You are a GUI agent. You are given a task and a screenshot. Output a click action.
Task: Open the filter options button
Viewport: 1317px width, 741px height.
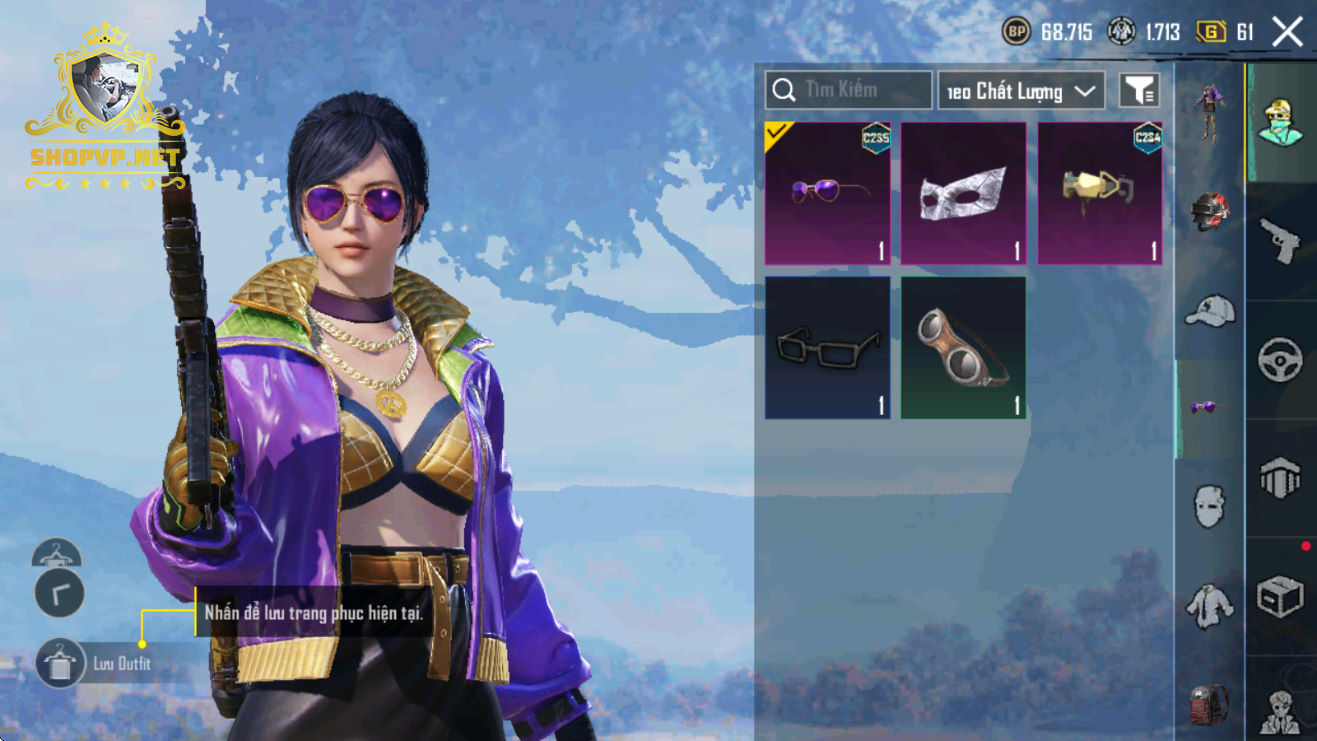(x=1139, y=91)
